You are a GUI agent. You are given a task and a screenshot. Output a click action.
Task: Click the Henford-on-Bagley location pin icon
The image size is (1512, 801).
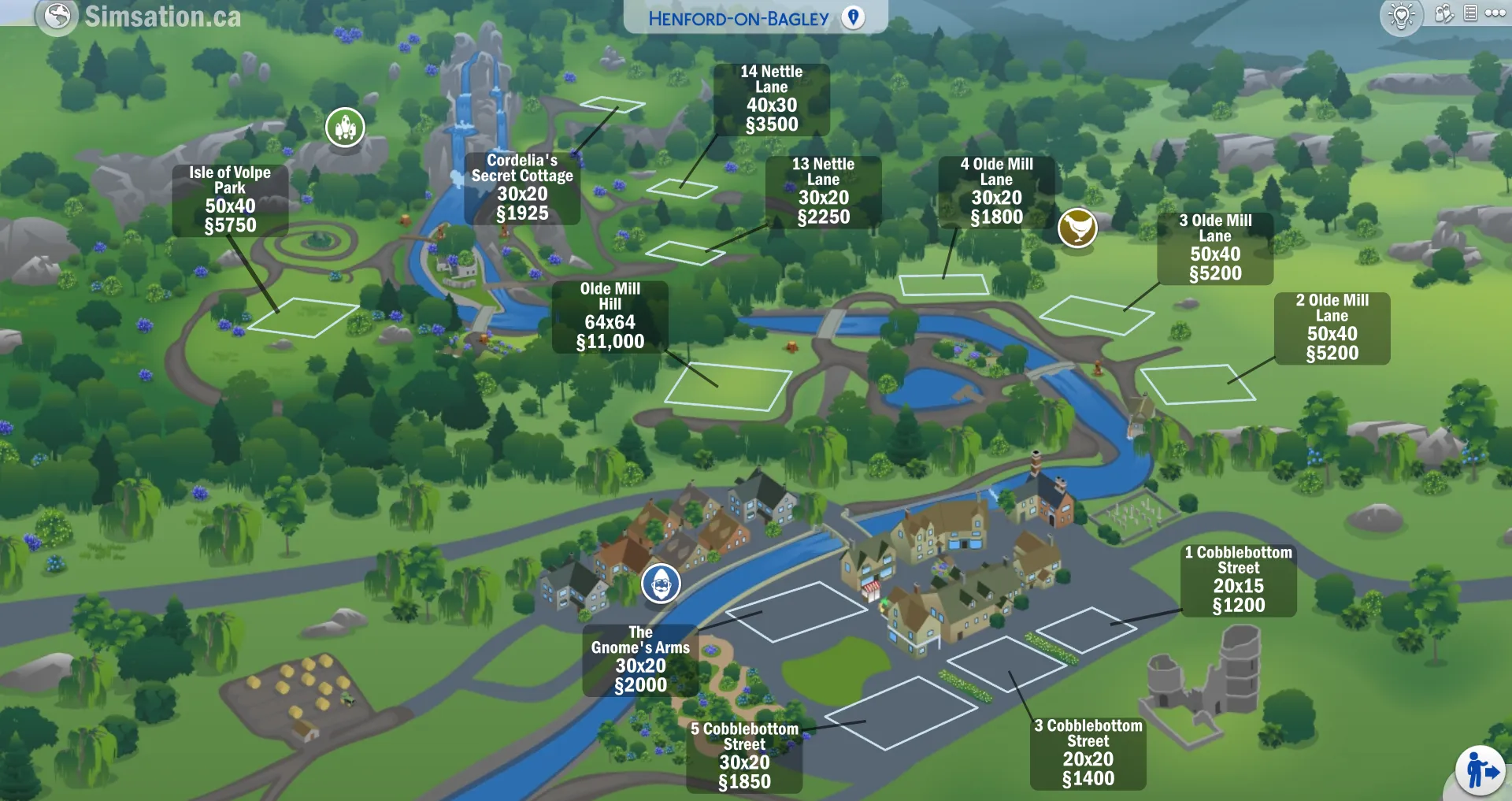[853, 17]
